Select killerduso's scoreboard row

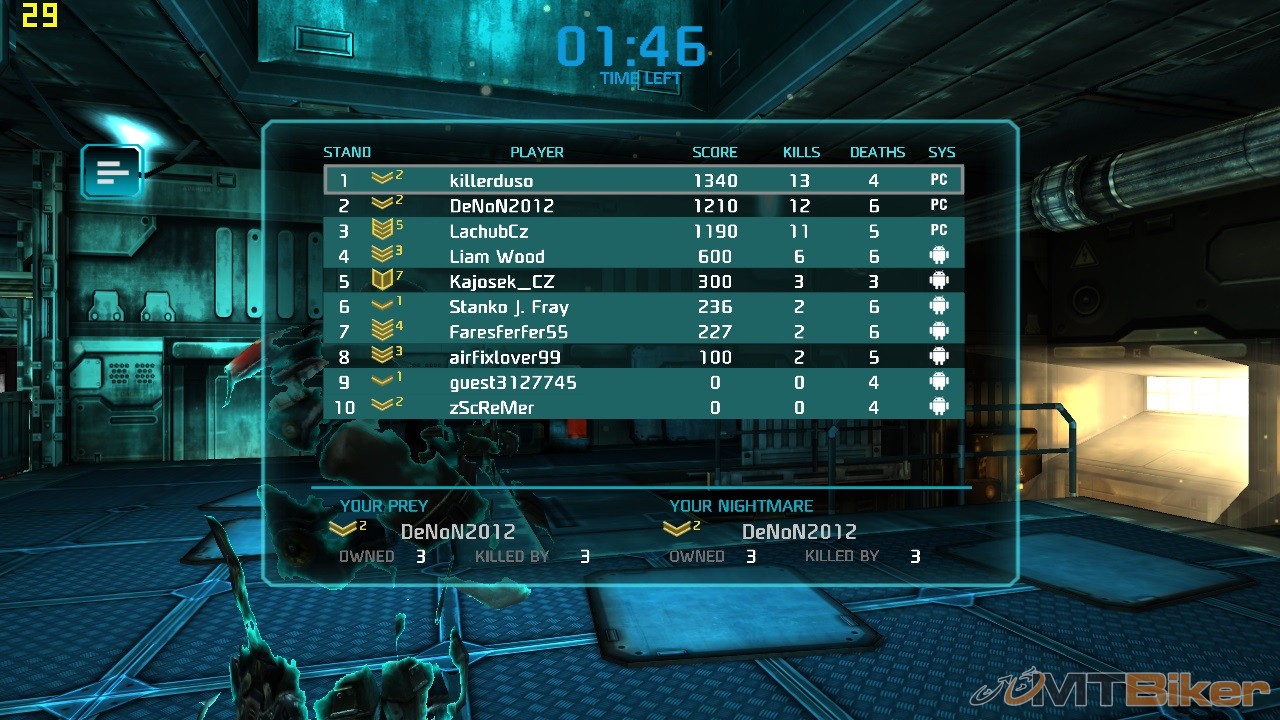(x=643, y=181)
